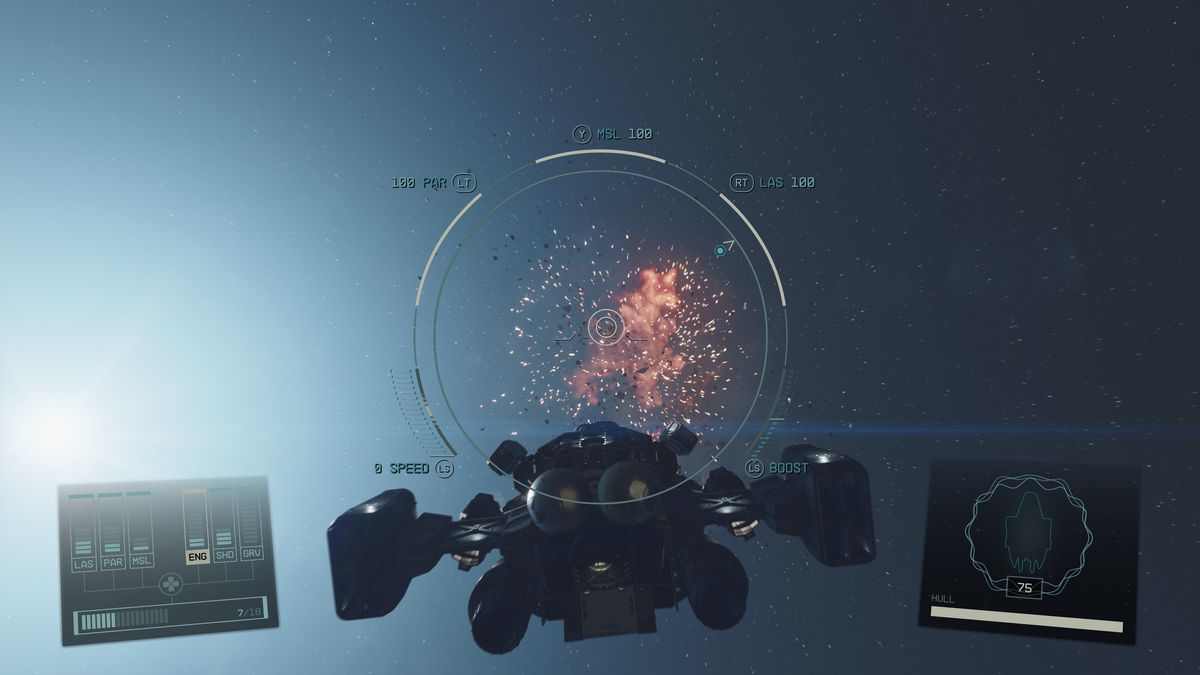This screenshot has height=675, width=1200.
Task: Select the LAS laser power column
Action: point(83,531)
